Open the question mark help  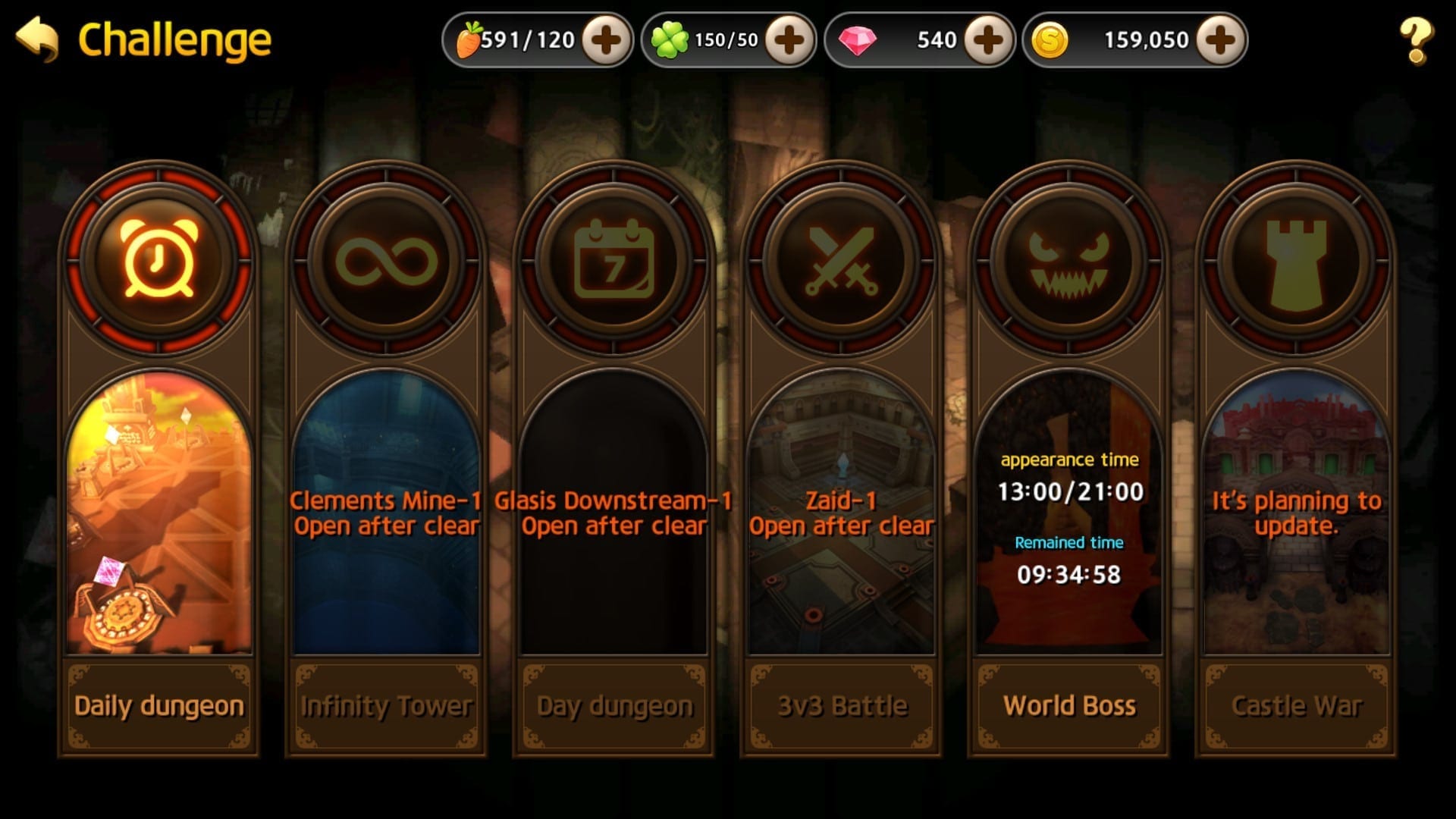pyautogui.click(x=1415, y=41)
